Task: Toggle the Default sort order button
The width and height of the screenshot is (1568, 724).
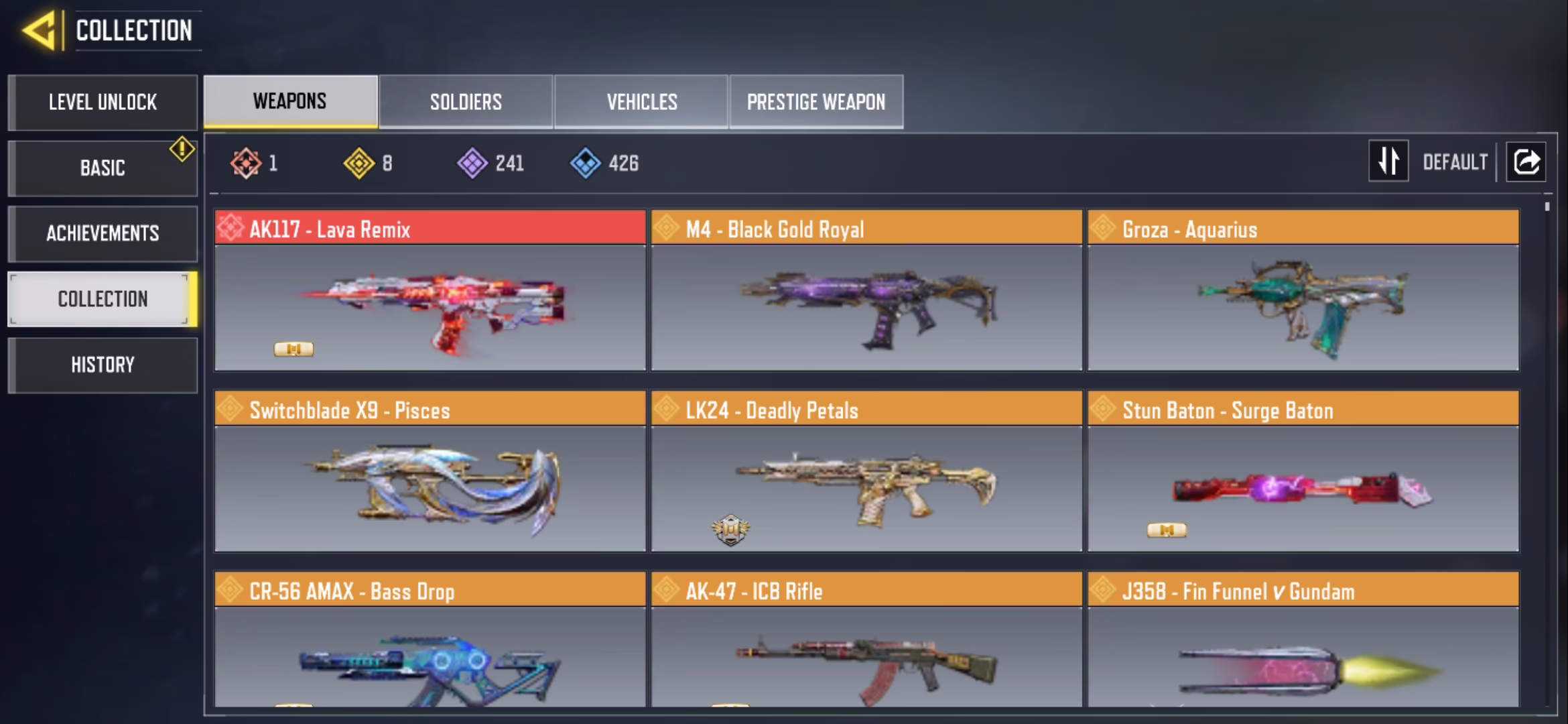Action: pos(1388,161)
